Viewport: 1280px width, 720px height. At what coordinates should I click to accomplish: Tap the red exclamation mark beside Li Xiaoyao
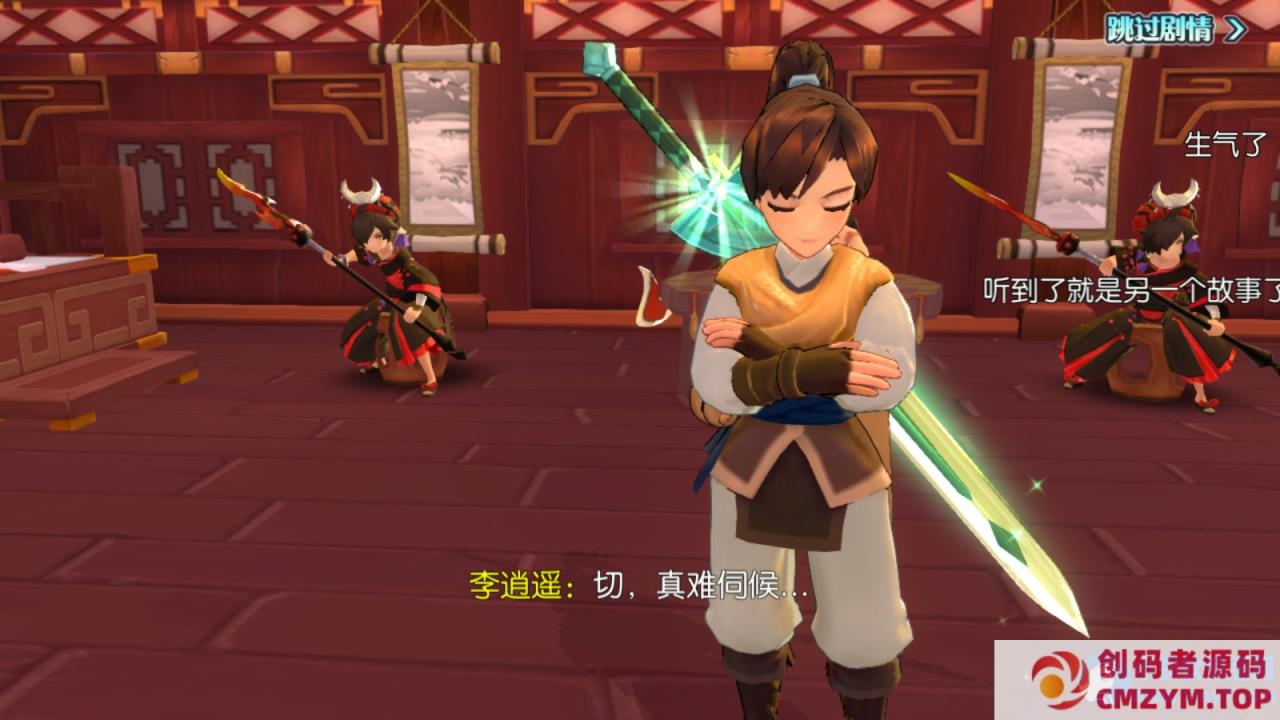coord(651,298)
